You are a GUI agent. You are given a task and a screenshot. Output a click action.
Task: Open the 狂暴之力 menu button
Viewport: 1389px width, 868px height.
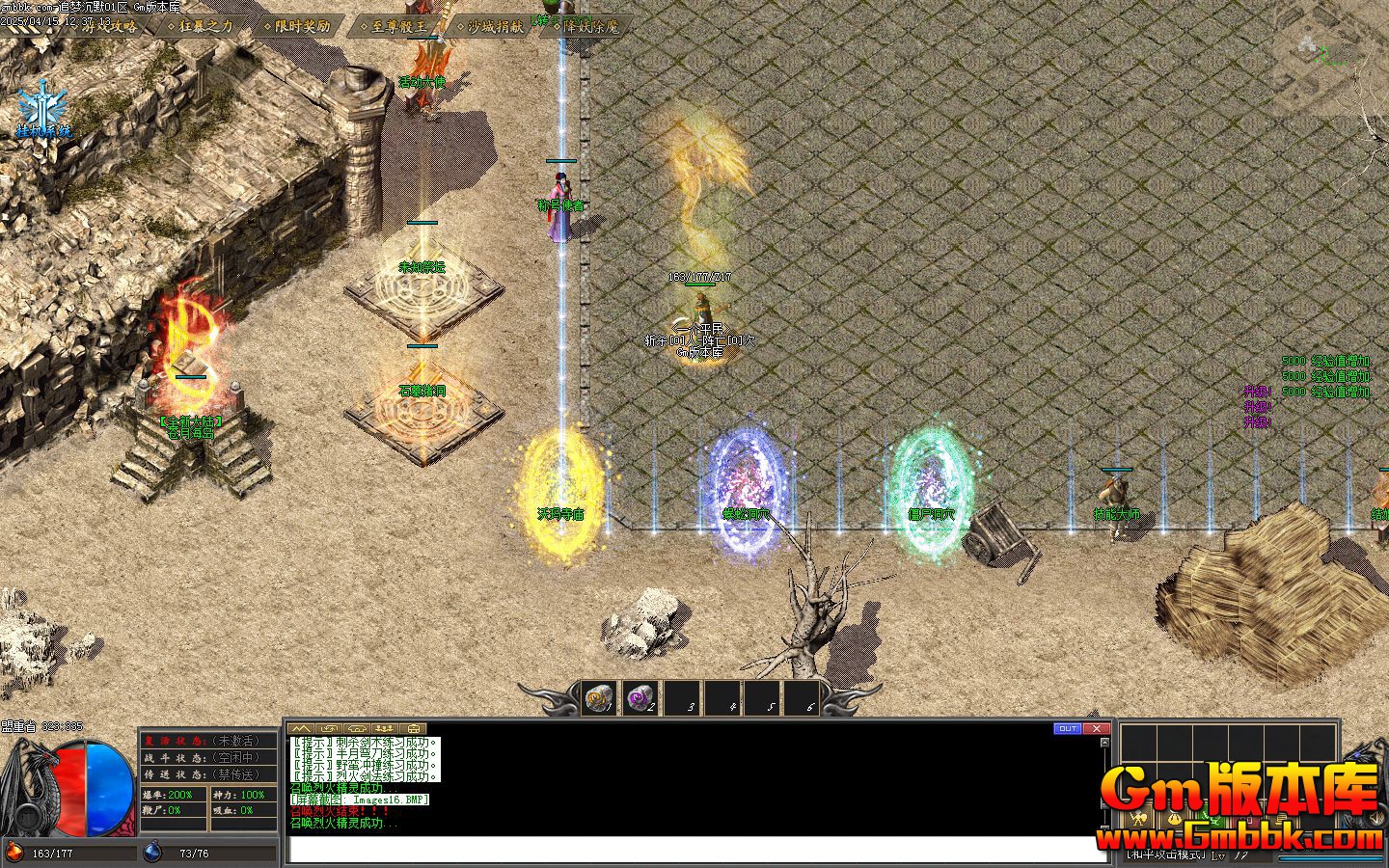205,26
